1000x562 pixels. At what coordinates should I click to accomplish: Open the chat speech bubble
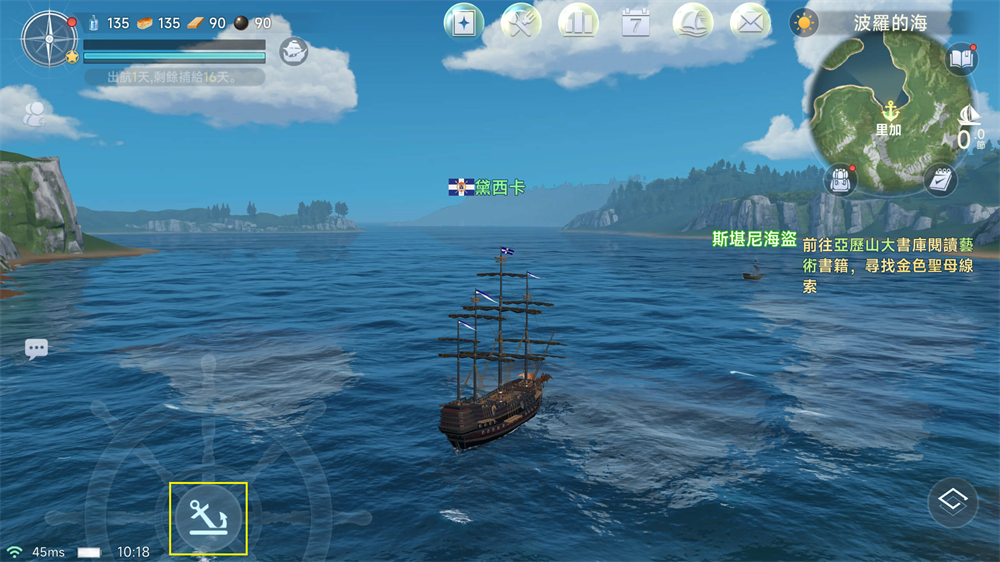pos(37,349)
